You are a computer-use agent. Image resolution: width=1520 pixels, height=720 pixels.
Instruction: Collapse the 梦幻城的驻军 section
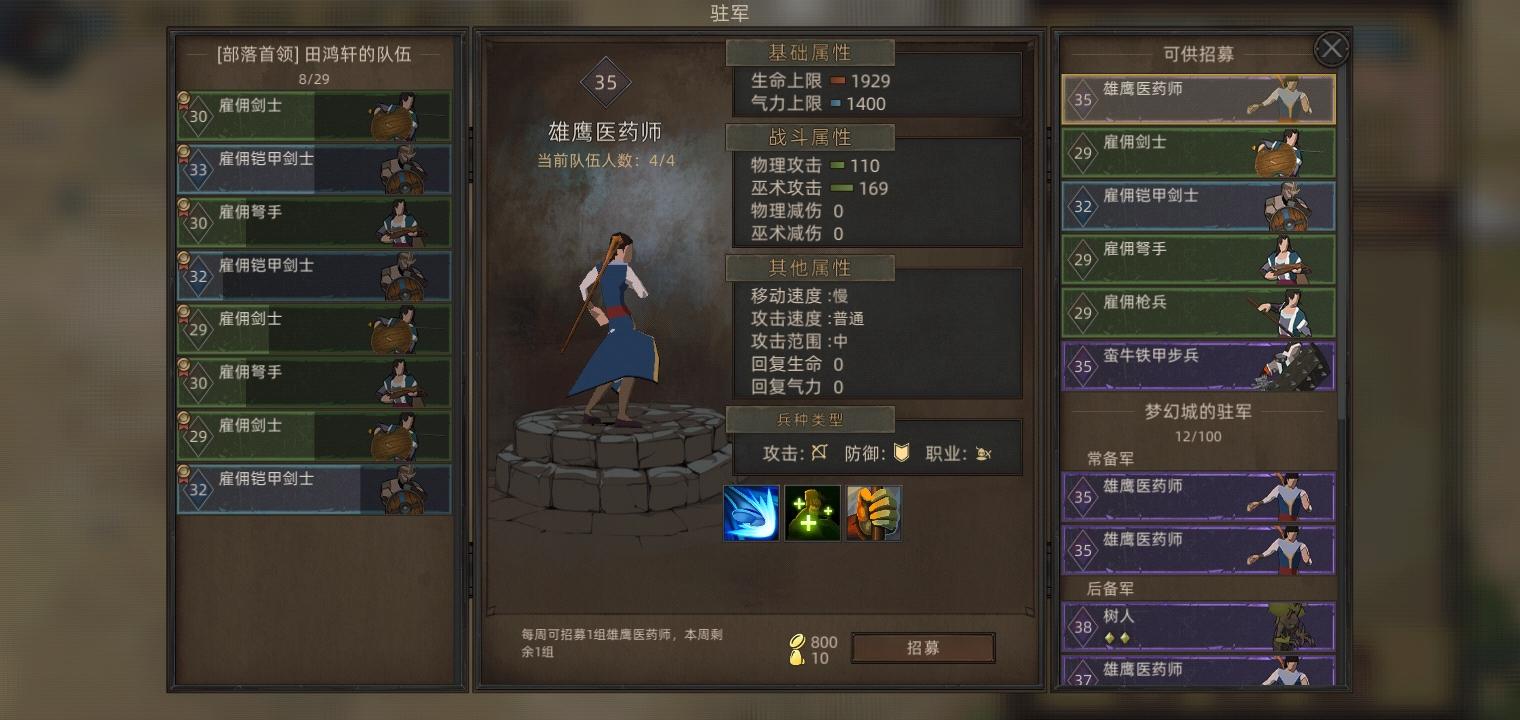point(1198,411)
